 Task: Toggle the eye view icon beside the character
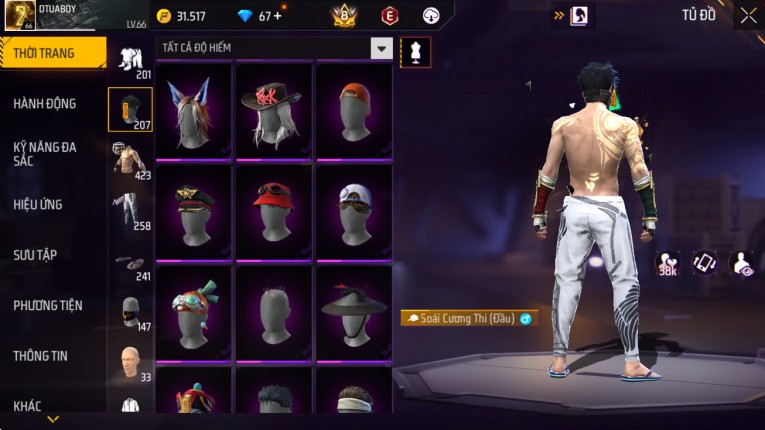tap(743, 262)
